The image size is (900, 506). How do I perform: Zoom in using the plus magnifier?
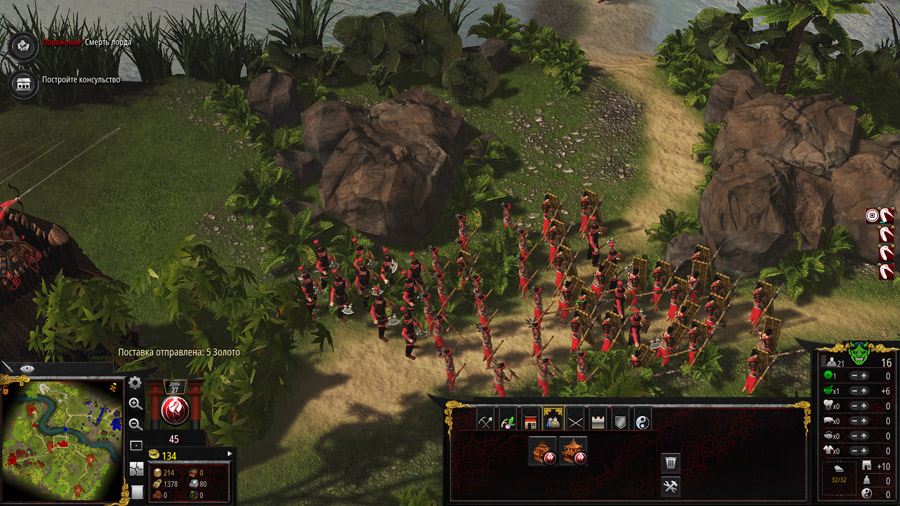tap(135, 404)
